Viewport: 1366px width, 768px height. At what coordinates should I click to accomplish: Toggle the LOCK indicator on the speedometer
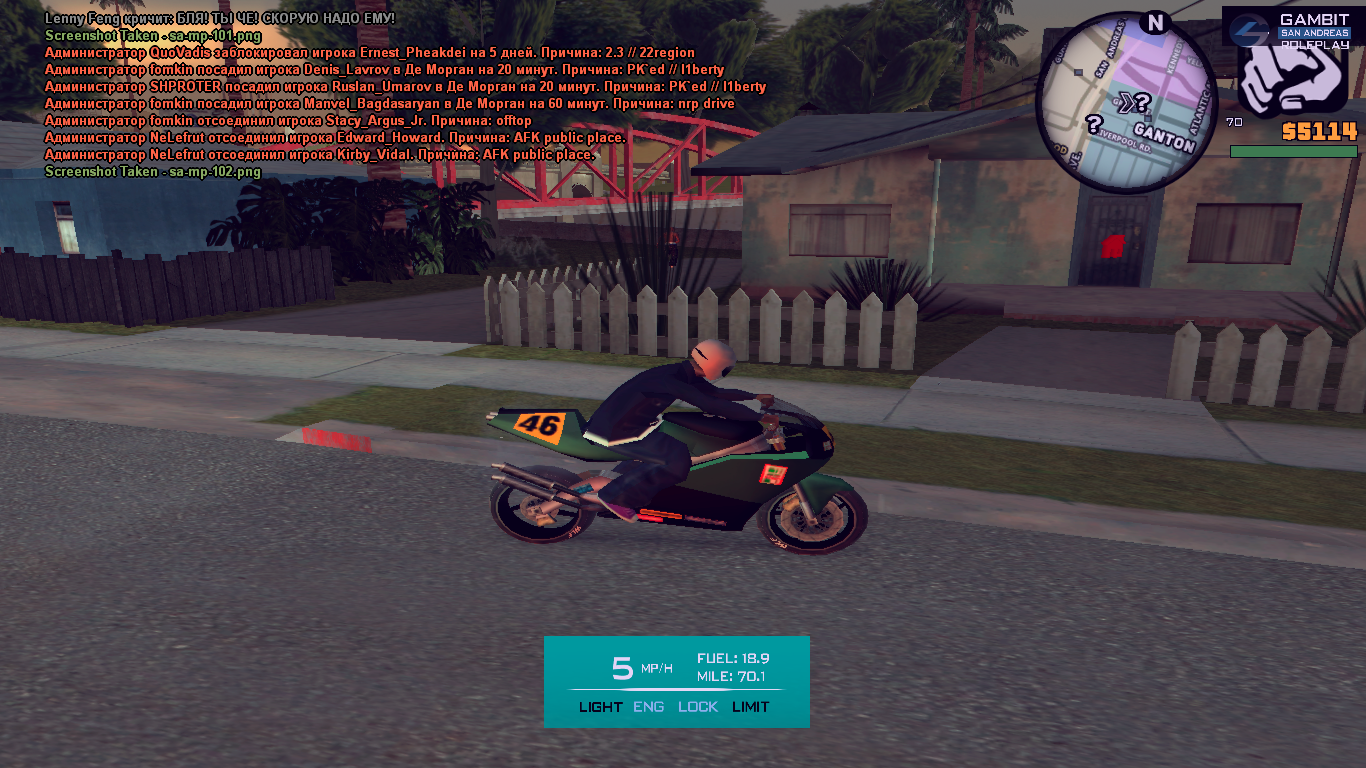(x=698, y=707)
